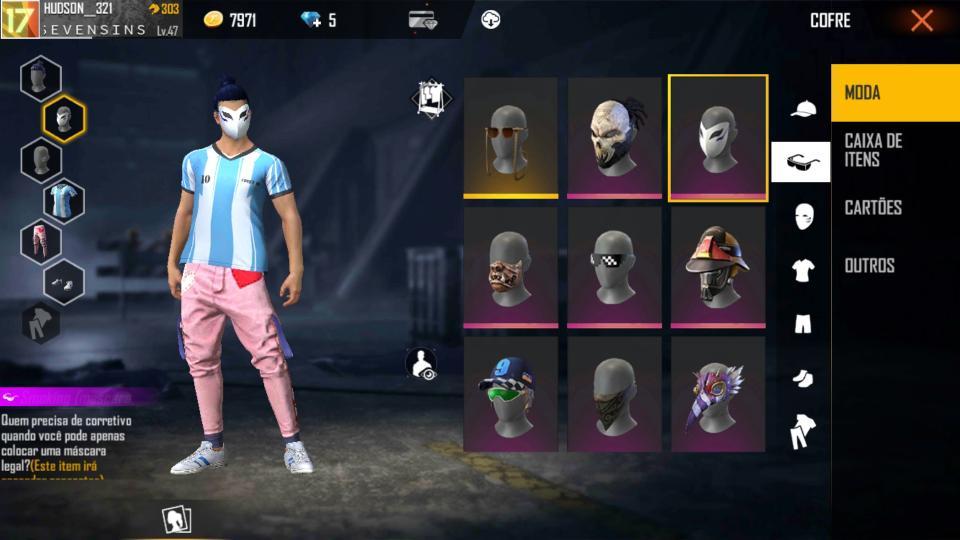Open the t-shirt tops category
The width and height of the screenshot is (960, 540).
pyautogui.click(x=803, y=269)
